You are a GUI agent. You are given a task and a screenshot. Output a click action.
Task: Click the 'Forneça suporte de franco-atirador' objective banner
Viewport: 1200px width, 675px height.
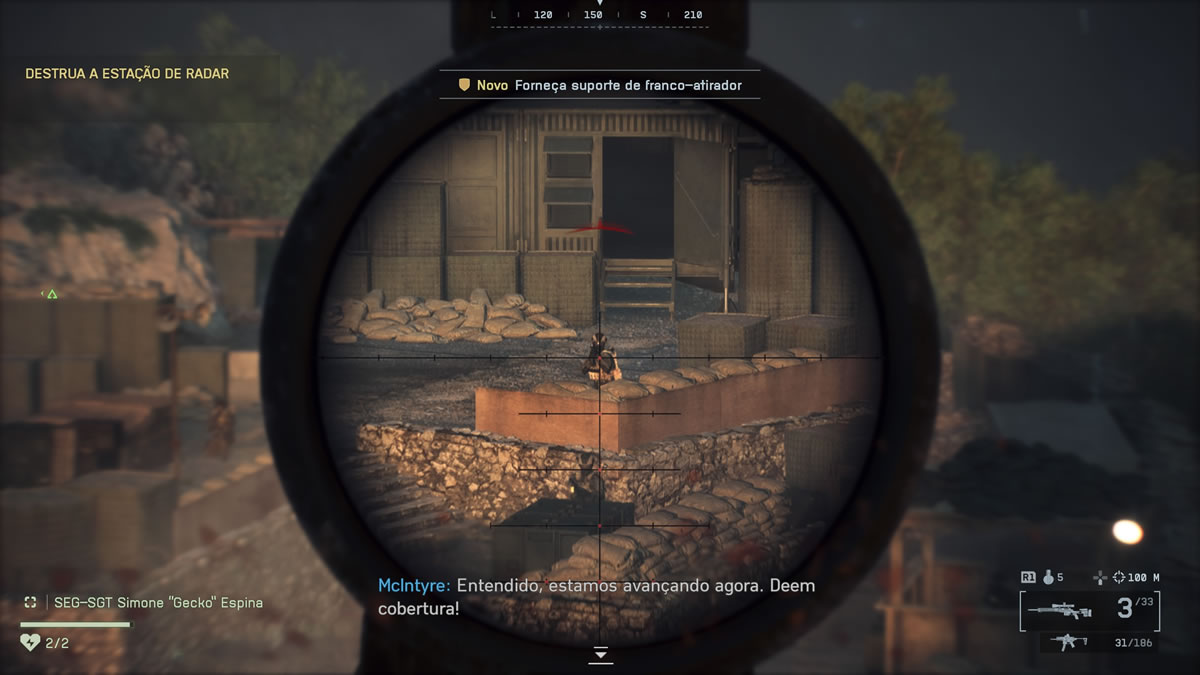pos(600,85)
